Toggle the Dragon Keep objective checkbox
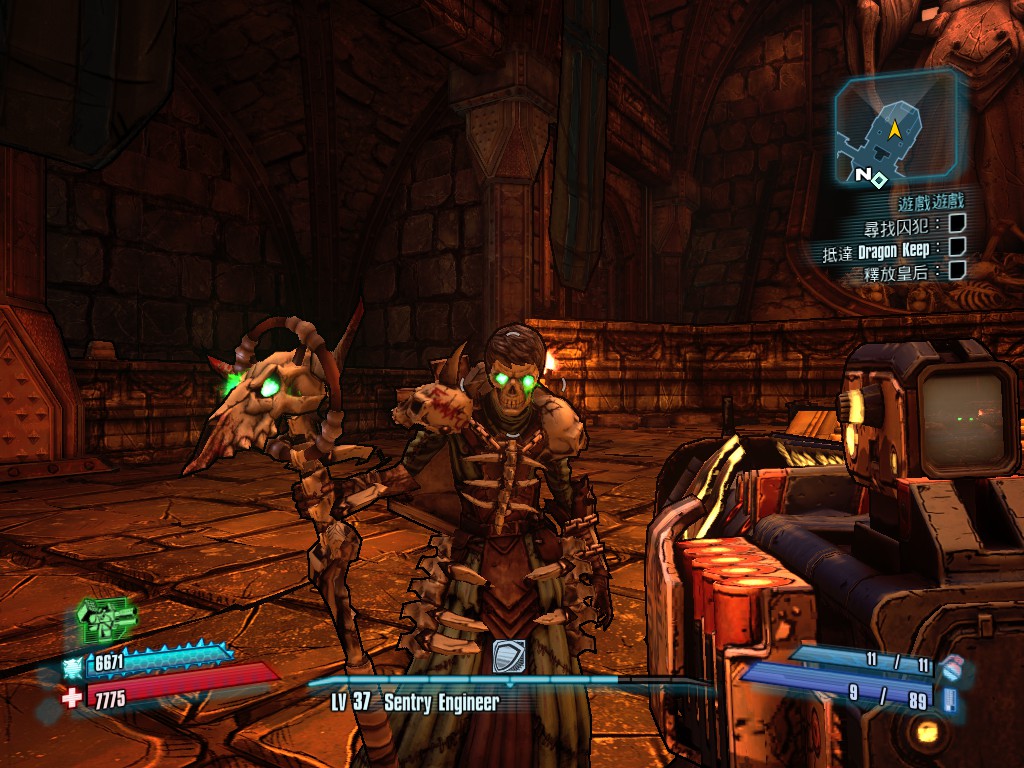 [957, 247]
